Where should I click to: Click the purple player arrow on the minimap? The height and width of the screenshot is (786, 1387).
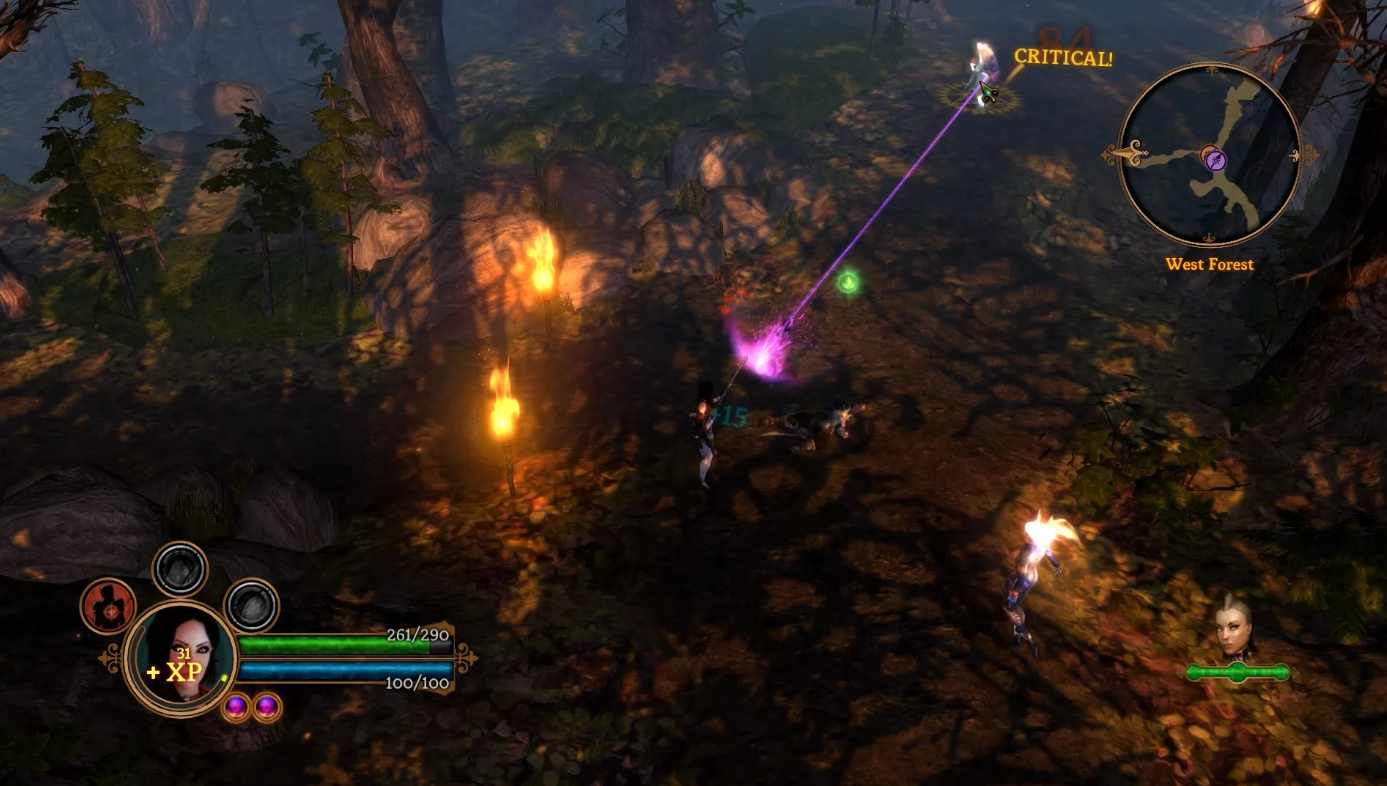[x=1216, y=160]
